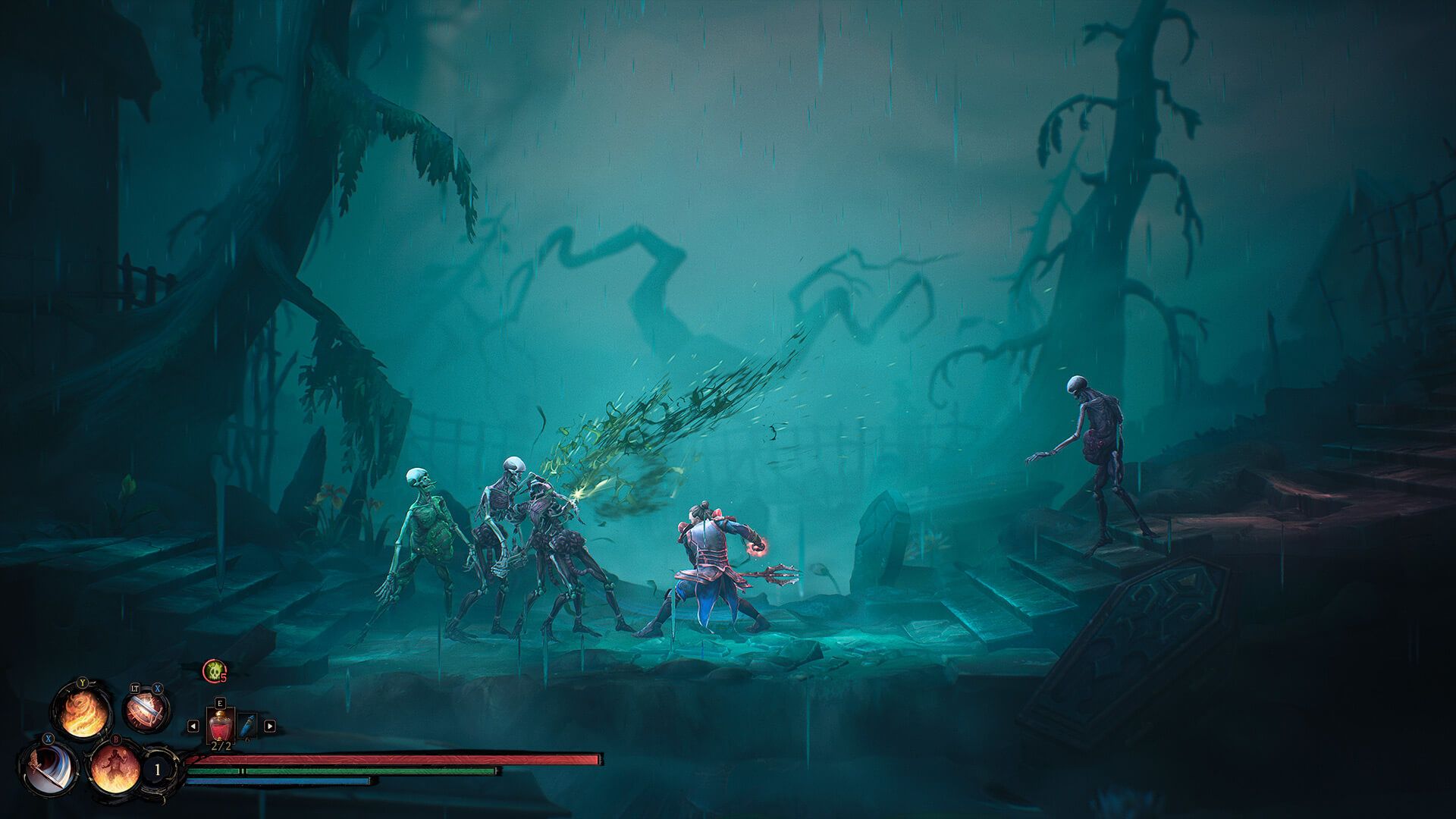
Task: Select the blue elixir consumable next to the potion
Action: tap(247, 726)
